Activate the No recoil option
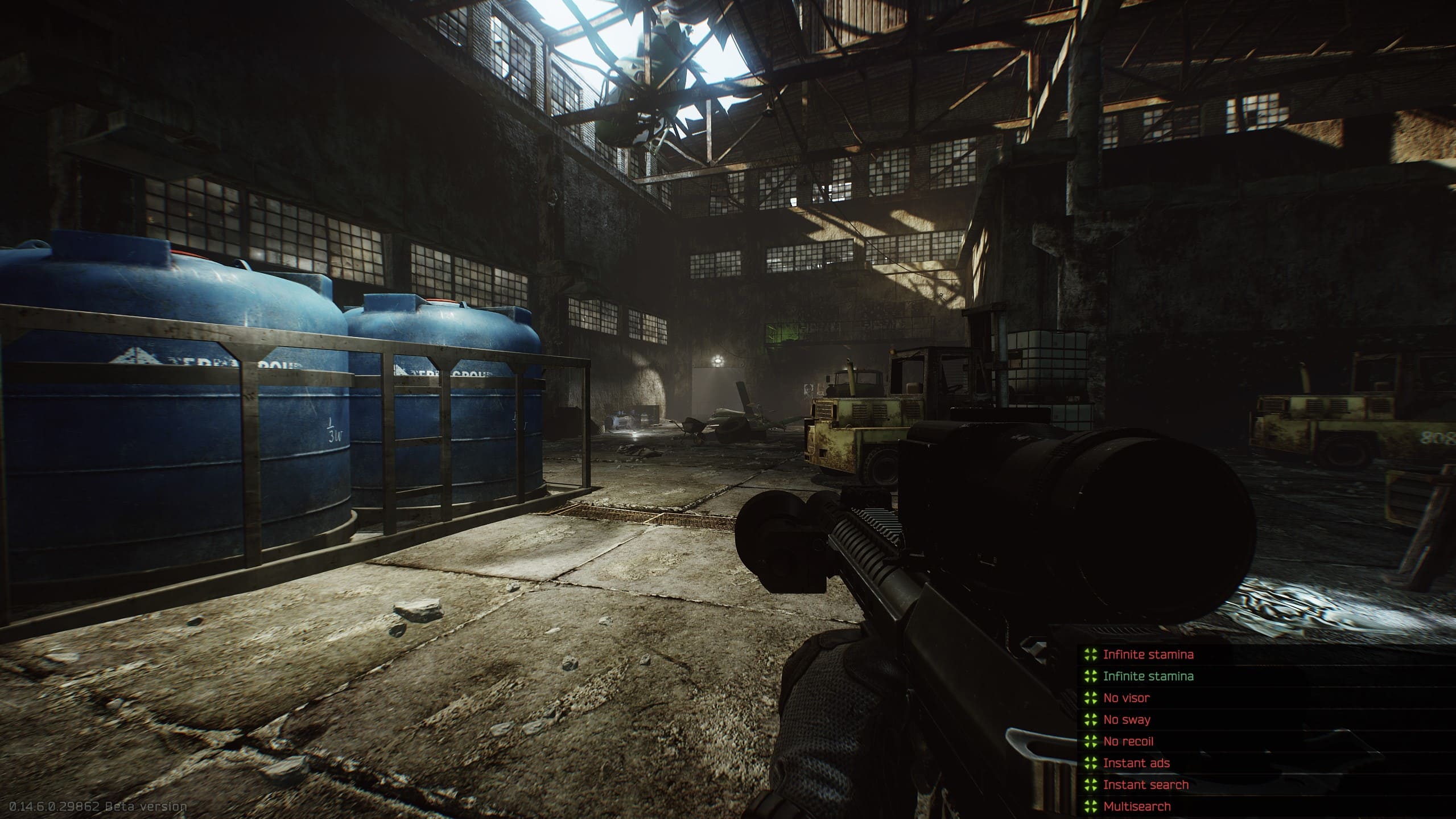Viewport: 1456px width, 819px height. click(x=1128, y=741)
